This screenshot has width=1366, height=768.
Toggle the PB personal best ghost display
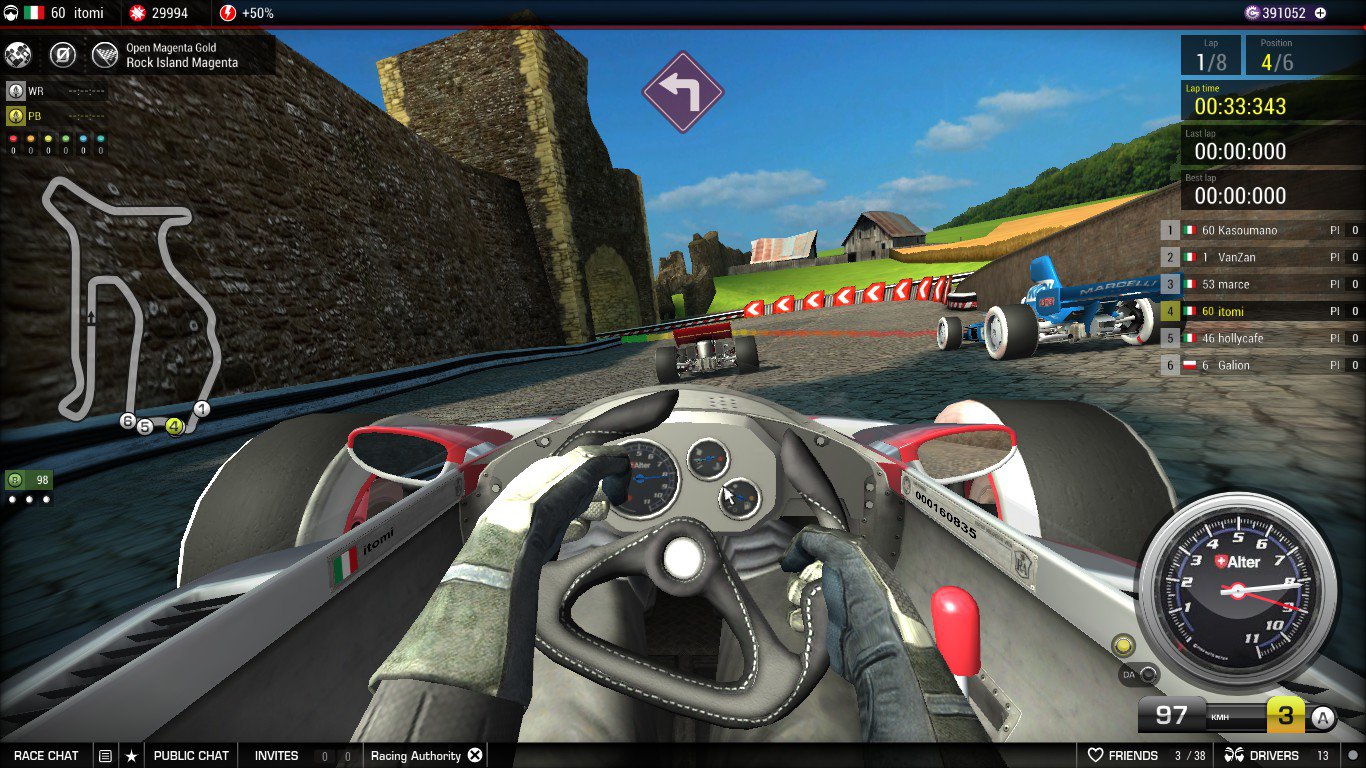coord(15,114)
